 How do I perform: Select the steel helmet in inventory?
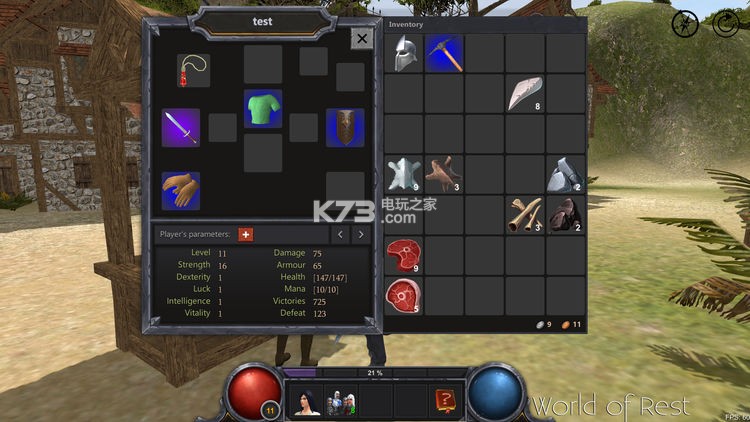tap(404, 54)
